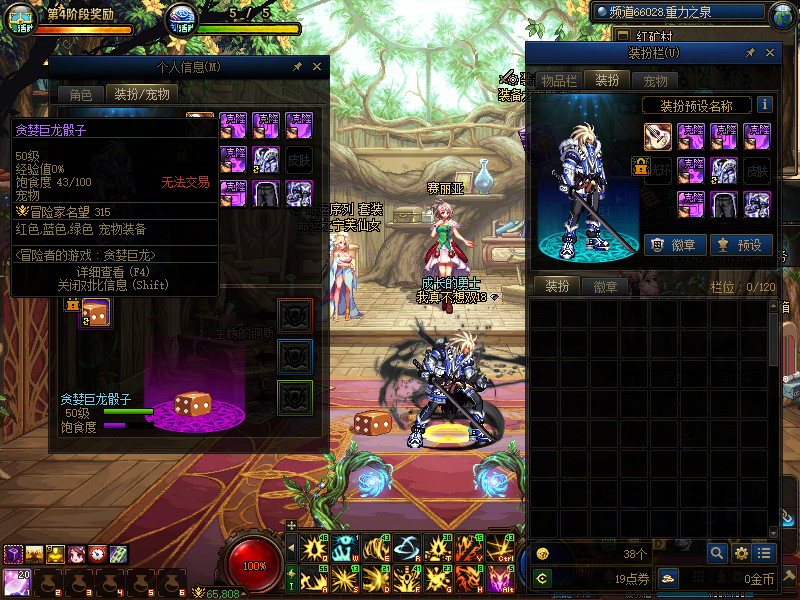Click the 装扮预设名称 preset name field
This screenshot has height=600, width=800.
point(696,105)
